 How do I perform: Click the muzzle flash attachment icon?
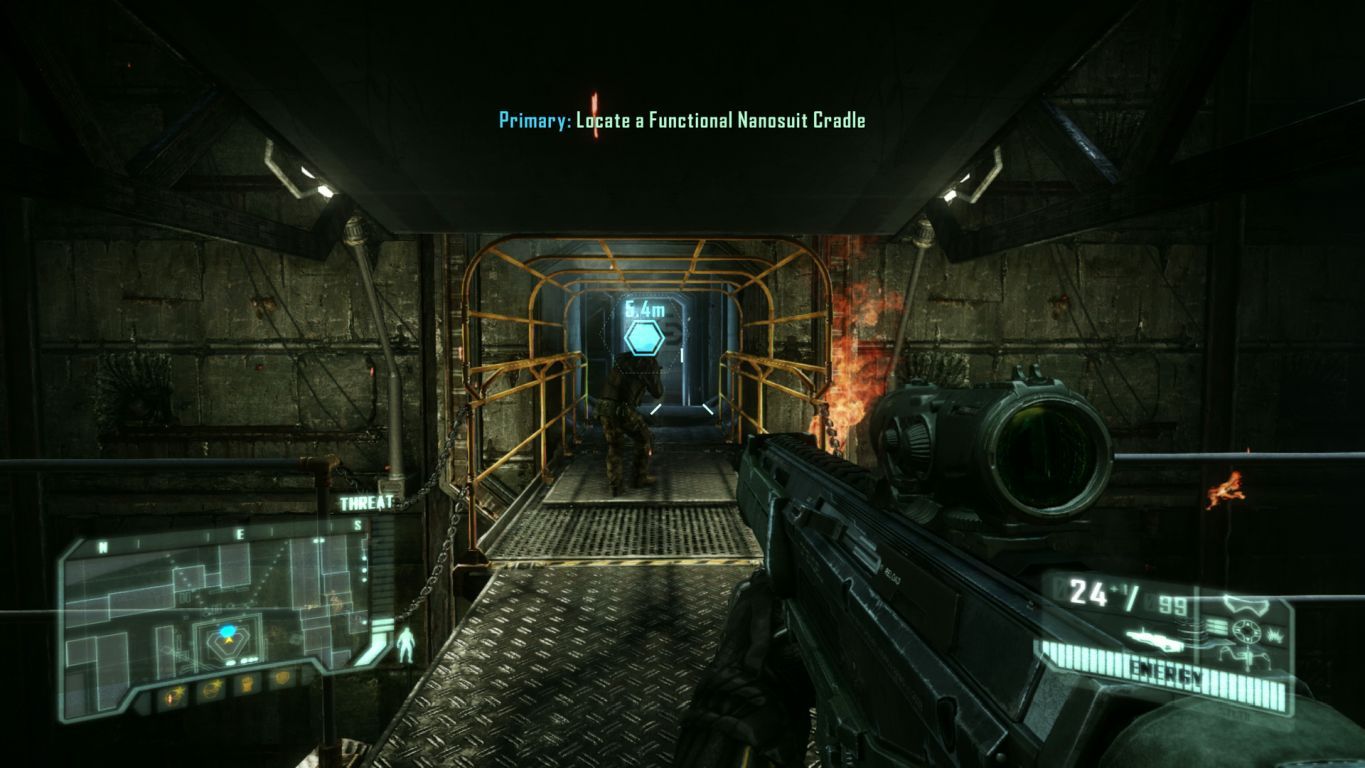(1276, 635)
